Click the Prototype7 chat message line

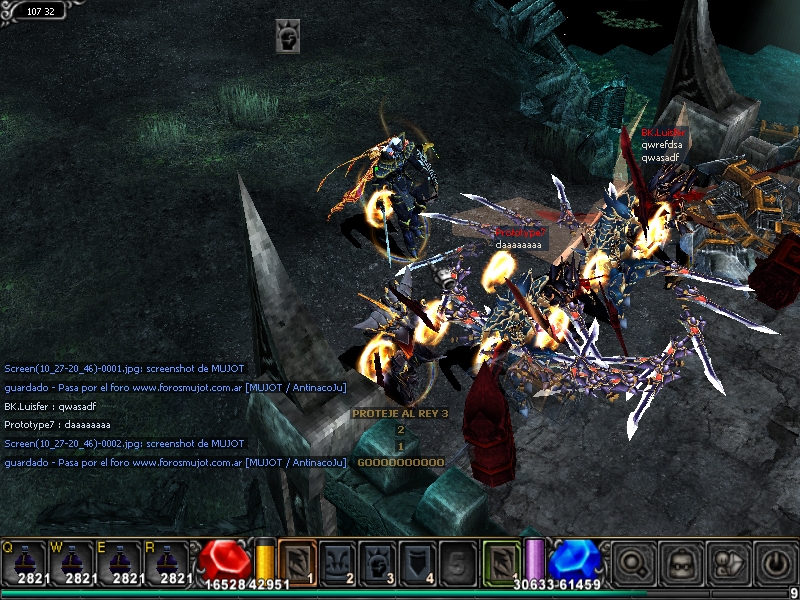pyautogui.click(x=50, y=425)
